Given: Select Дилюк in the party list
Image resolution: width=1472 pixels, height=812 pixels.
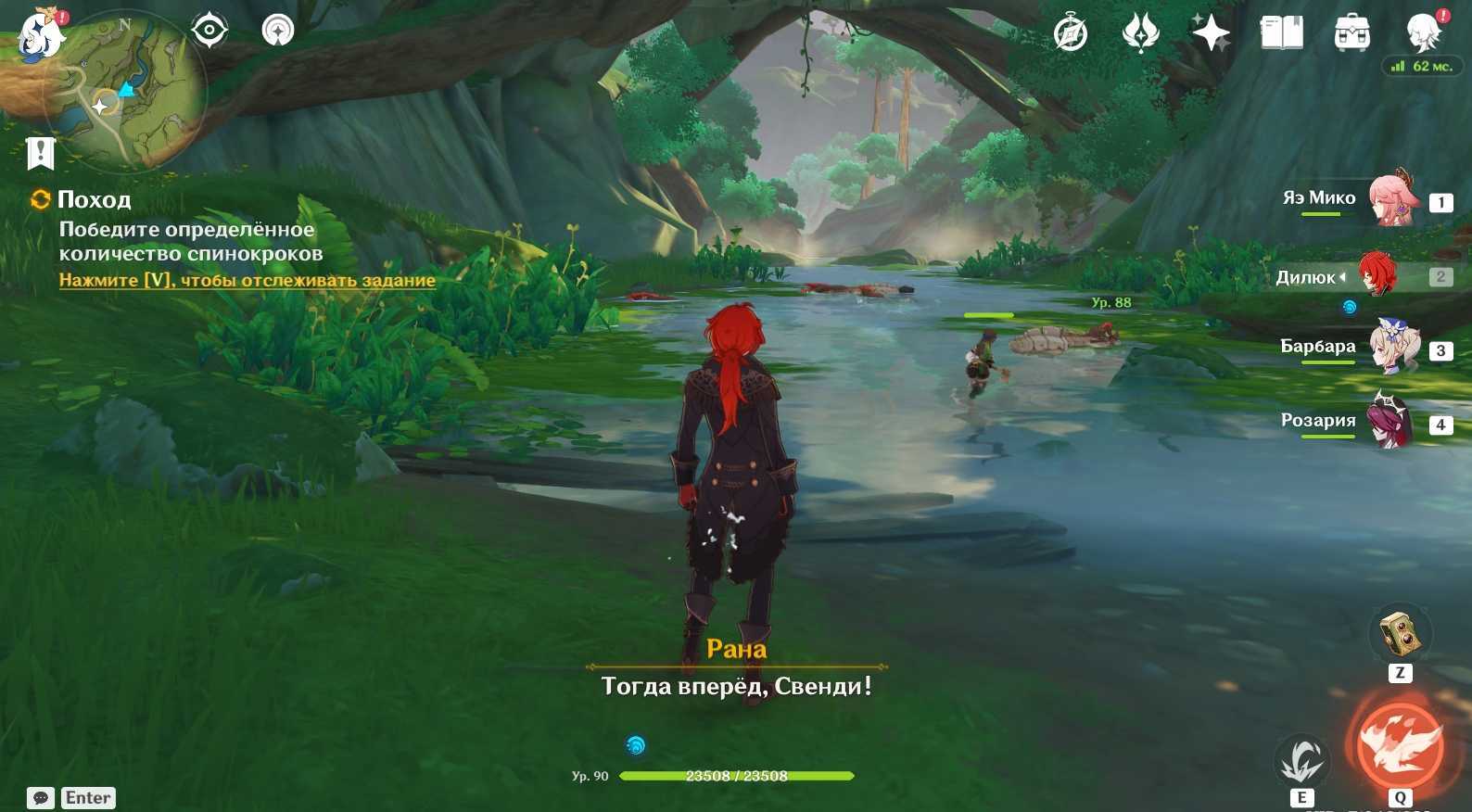Looking at the screenshot, I should [x=1377, y=274].
